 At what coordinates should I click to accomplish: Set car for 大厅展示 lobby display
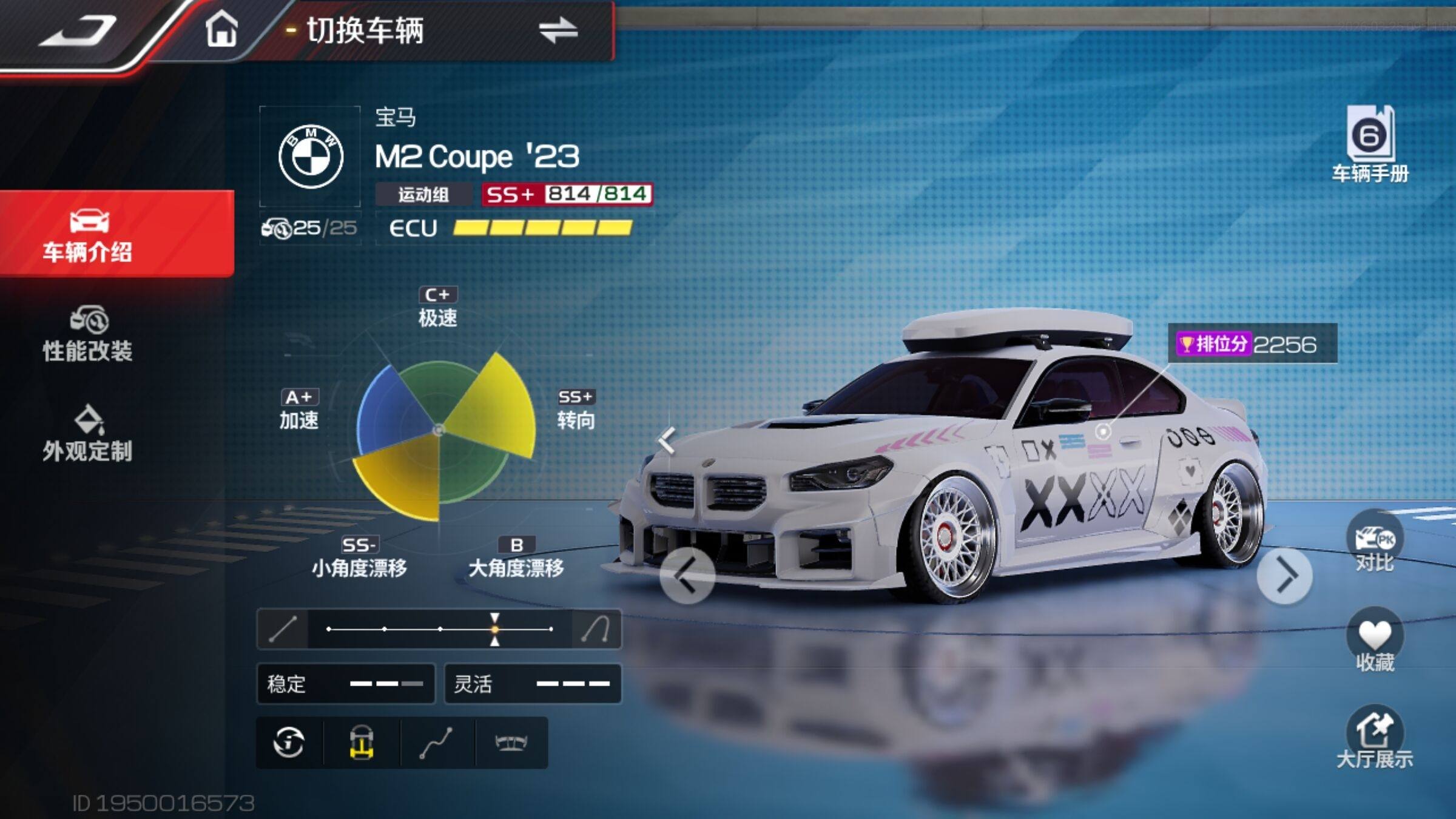(1374, 737)
